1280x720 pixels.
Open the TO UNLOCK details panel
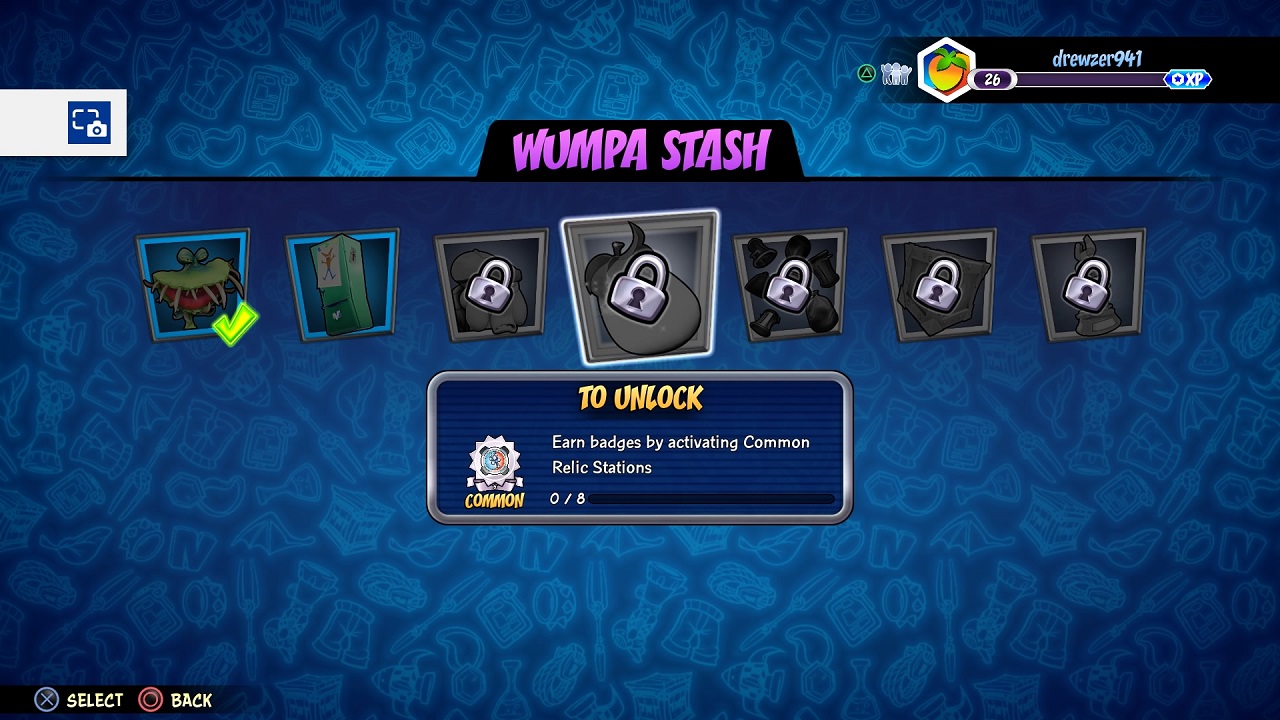640,445
